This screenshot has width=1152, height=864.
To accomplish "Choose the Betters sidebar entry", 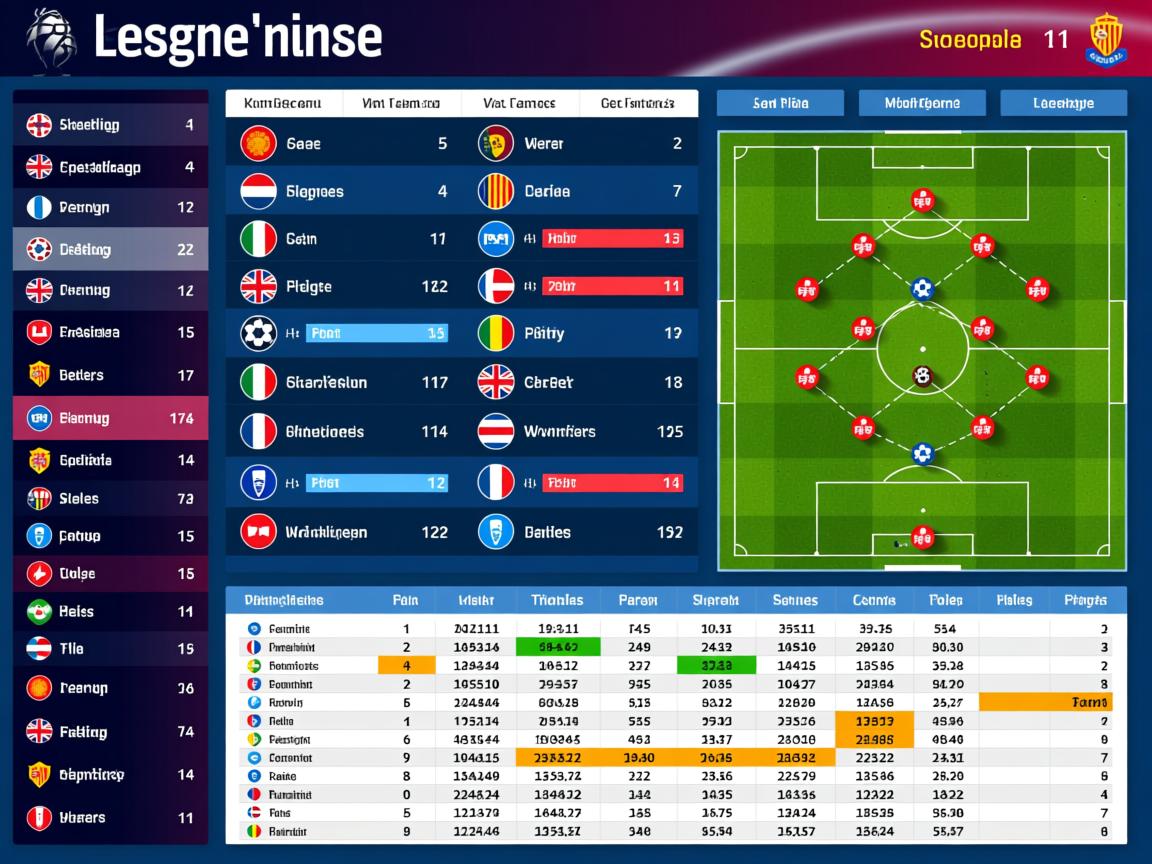I will (110, 375).
